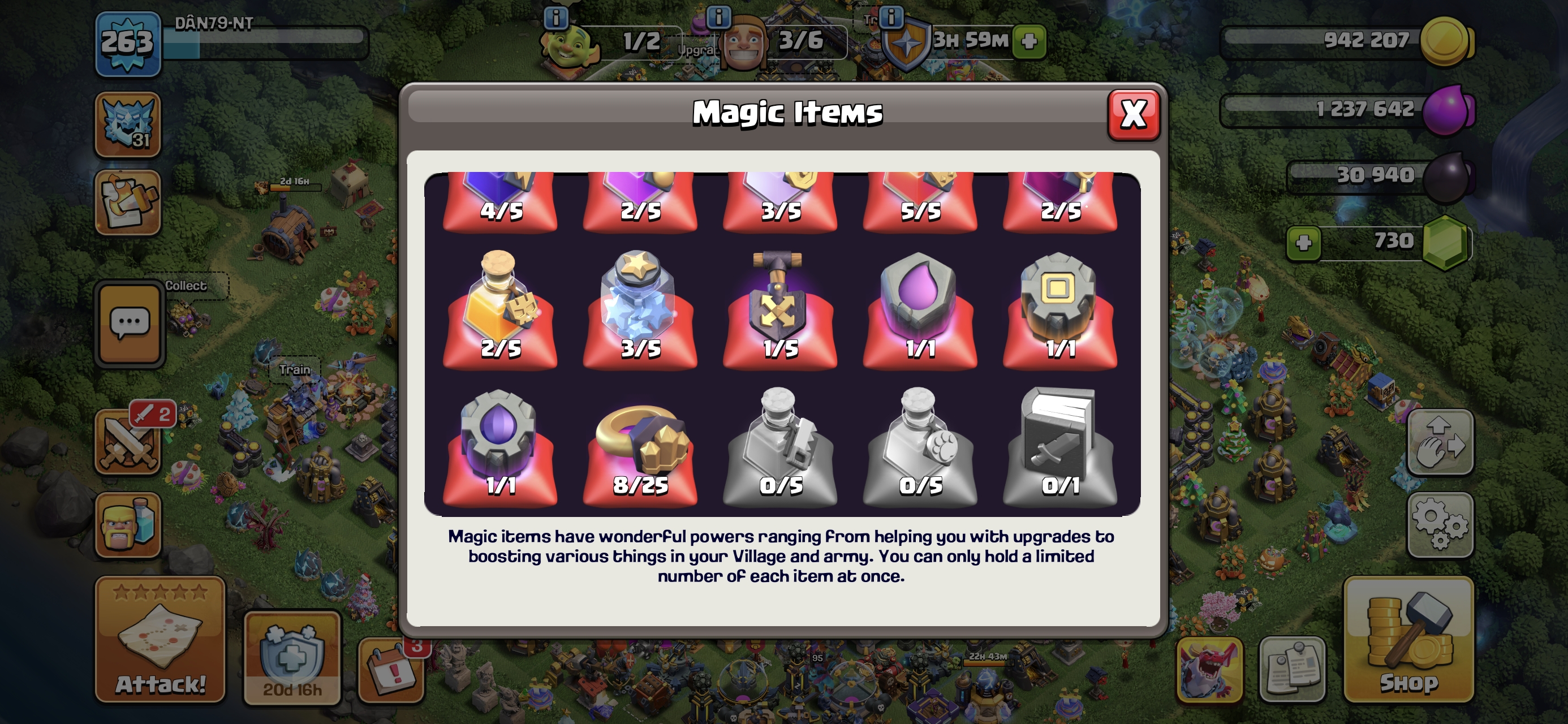Tap the Attack! button
The image size is (1568, 724).
(x=160, y=639)
